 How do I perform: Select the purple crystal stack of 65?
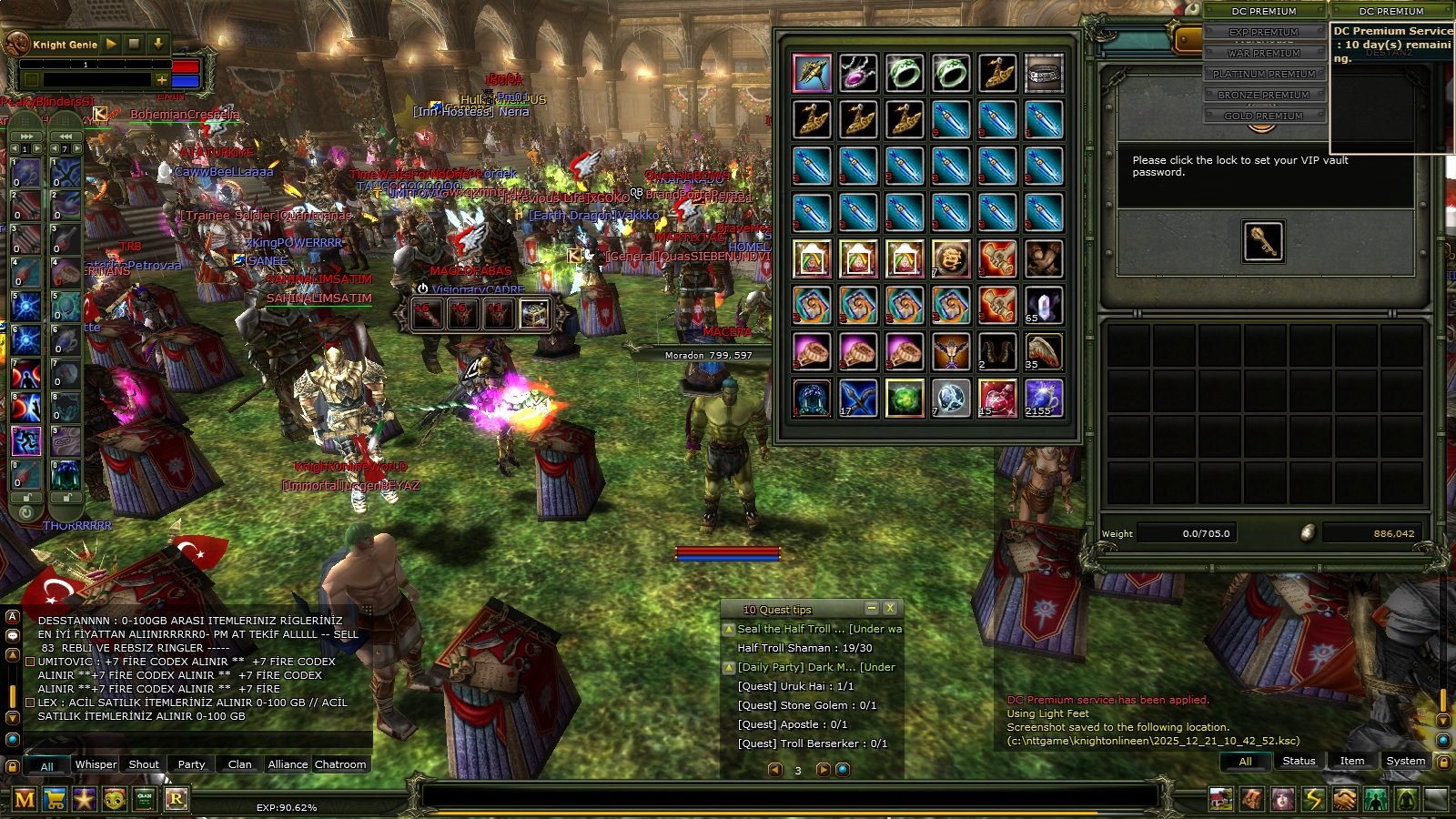click(x=1044, y=306)
